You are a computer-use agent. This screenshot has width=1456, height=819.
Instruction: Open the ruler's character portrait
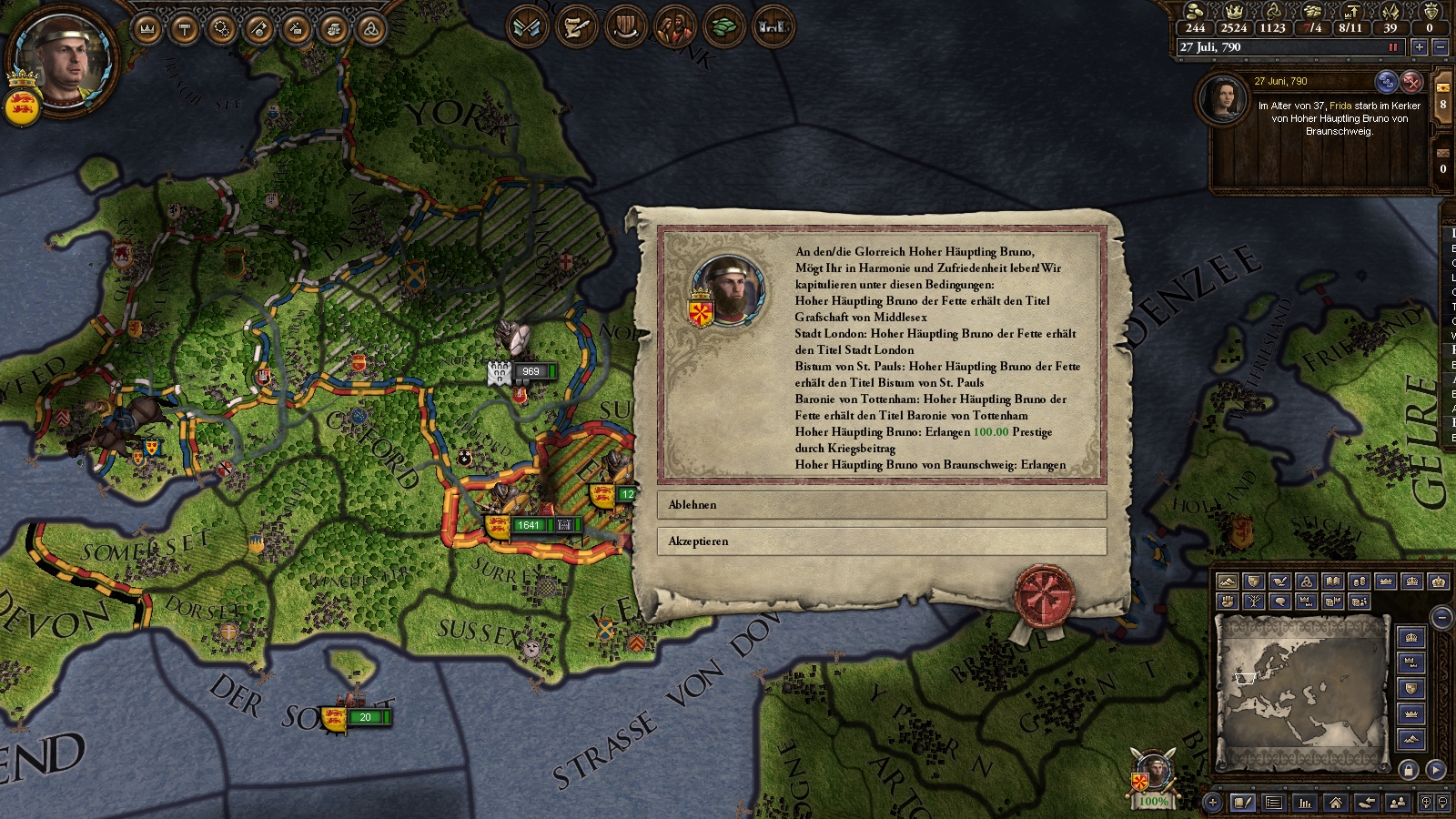[x=64, y=64]
